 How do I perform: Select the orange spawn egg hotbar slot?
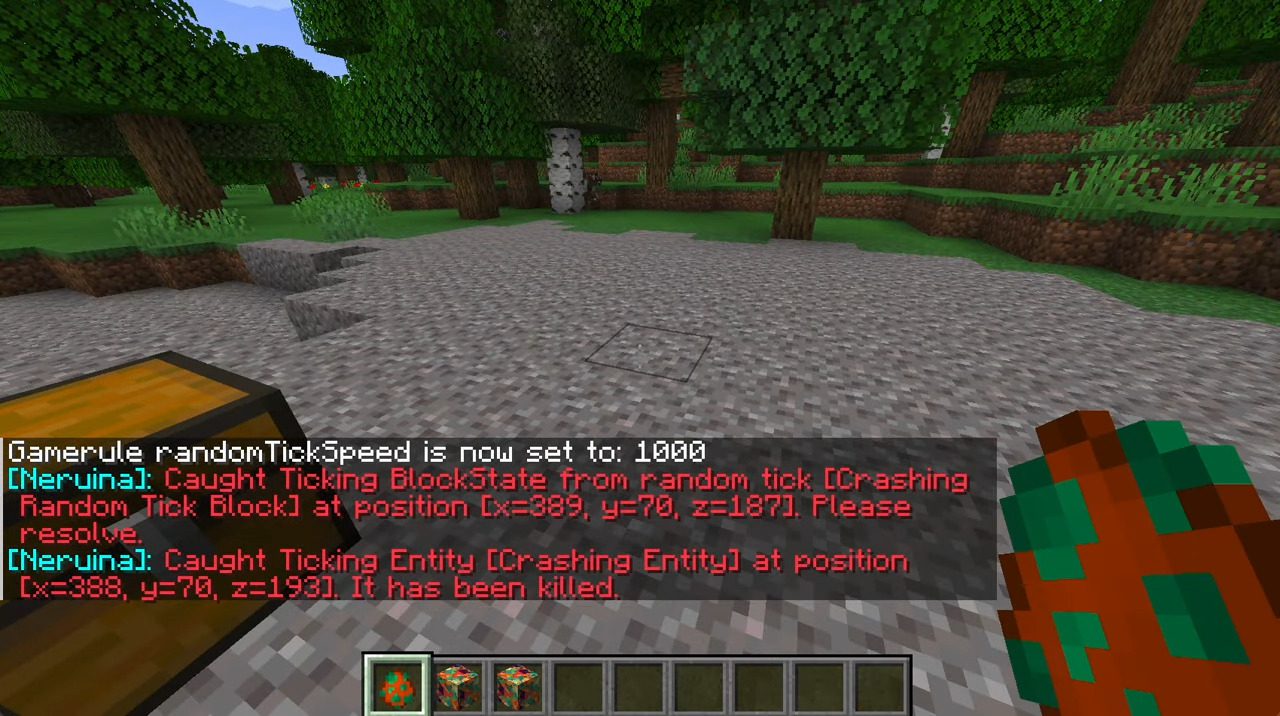click(x=398, y=686)
